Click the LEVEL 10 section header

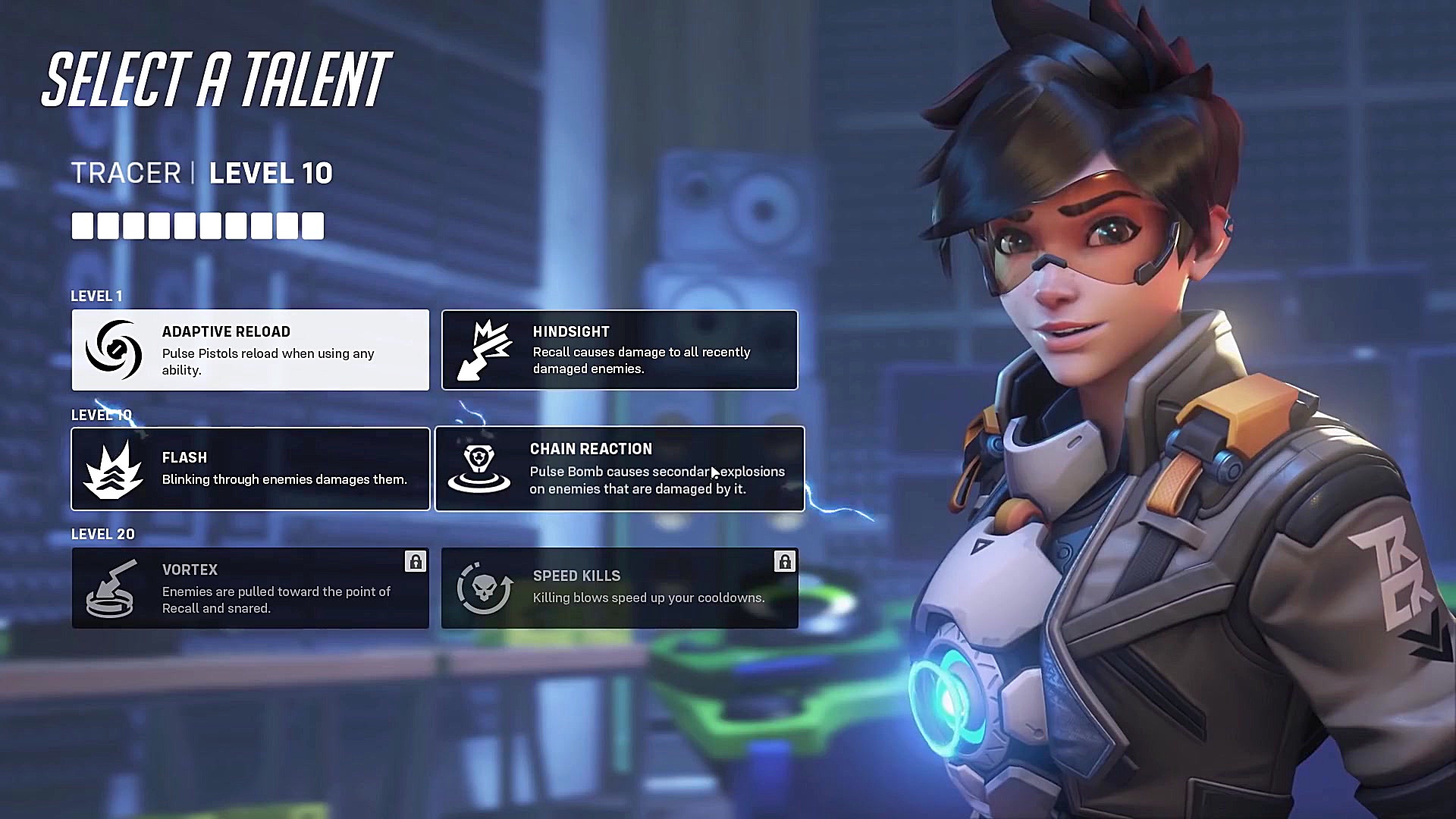click(x=101, y=415)
